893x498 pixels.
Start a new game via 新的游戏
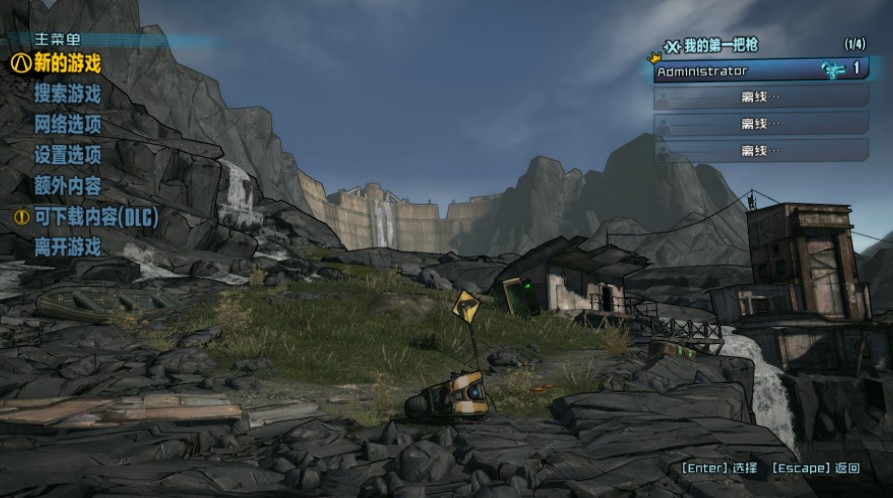(67, 63)
